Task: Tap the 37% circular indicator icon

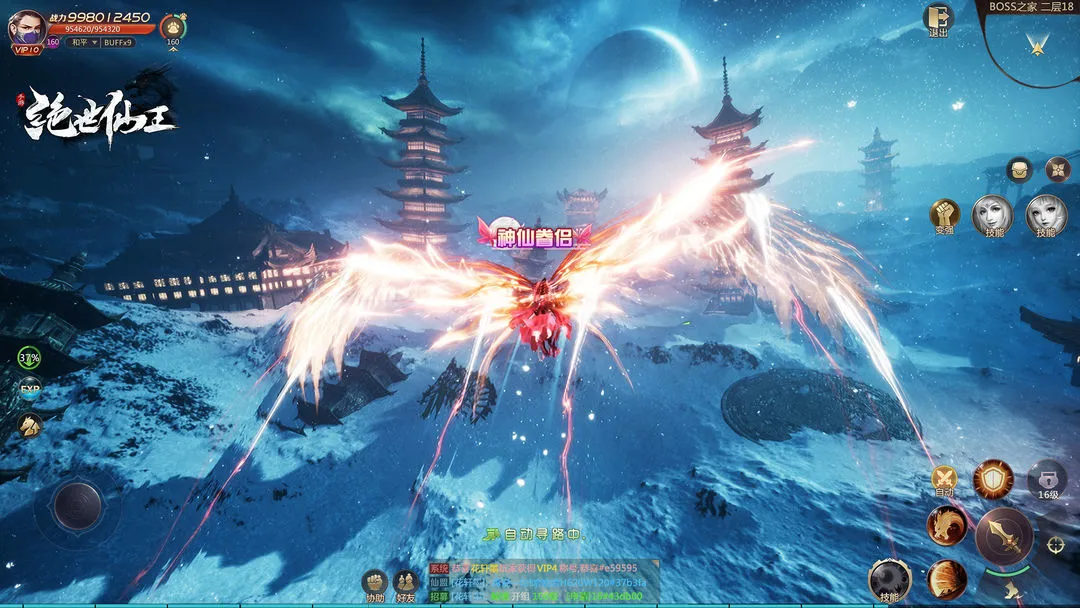Action: [x=29, y=357]
